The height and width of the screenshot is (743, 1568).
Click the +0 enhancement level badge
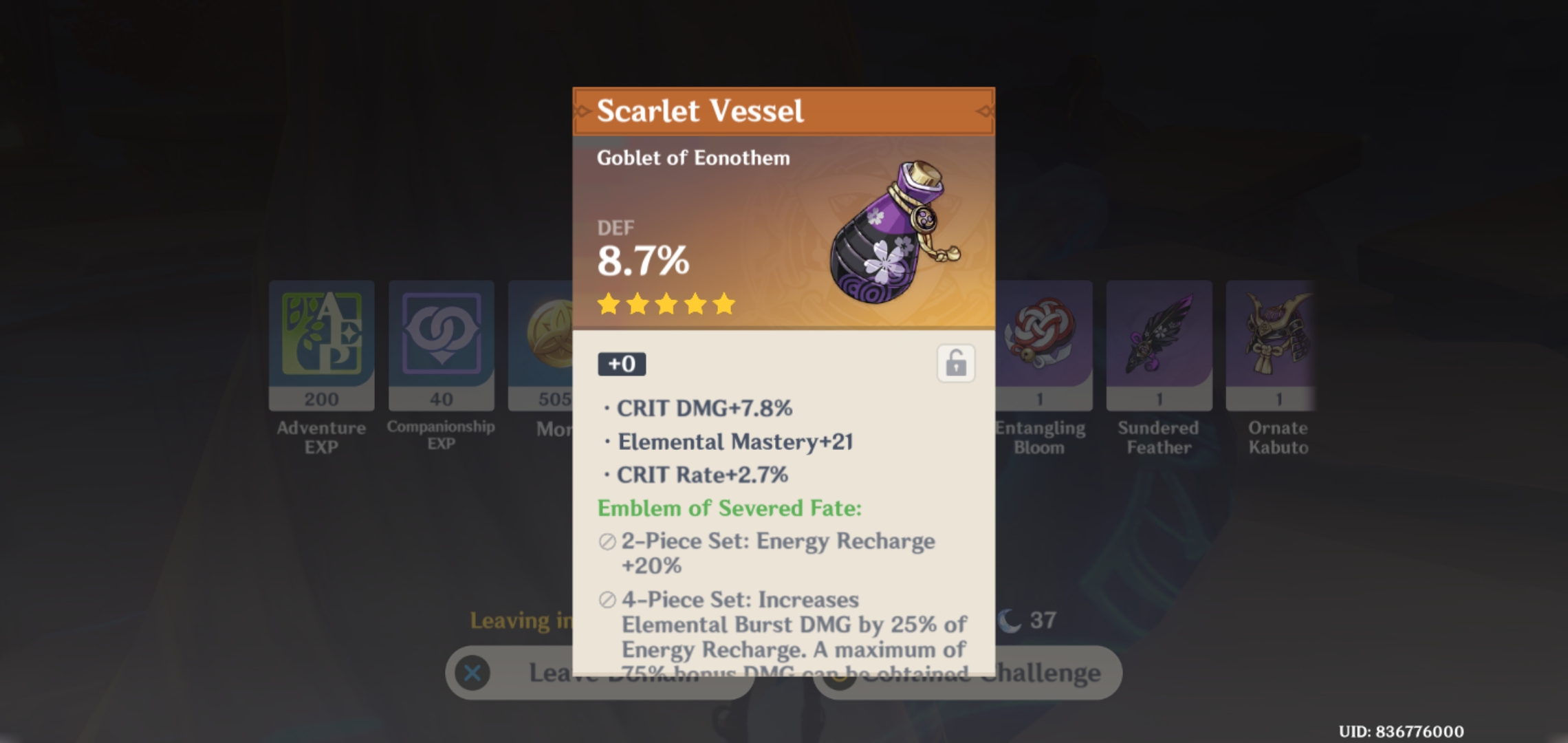click(x=621, y=365)
